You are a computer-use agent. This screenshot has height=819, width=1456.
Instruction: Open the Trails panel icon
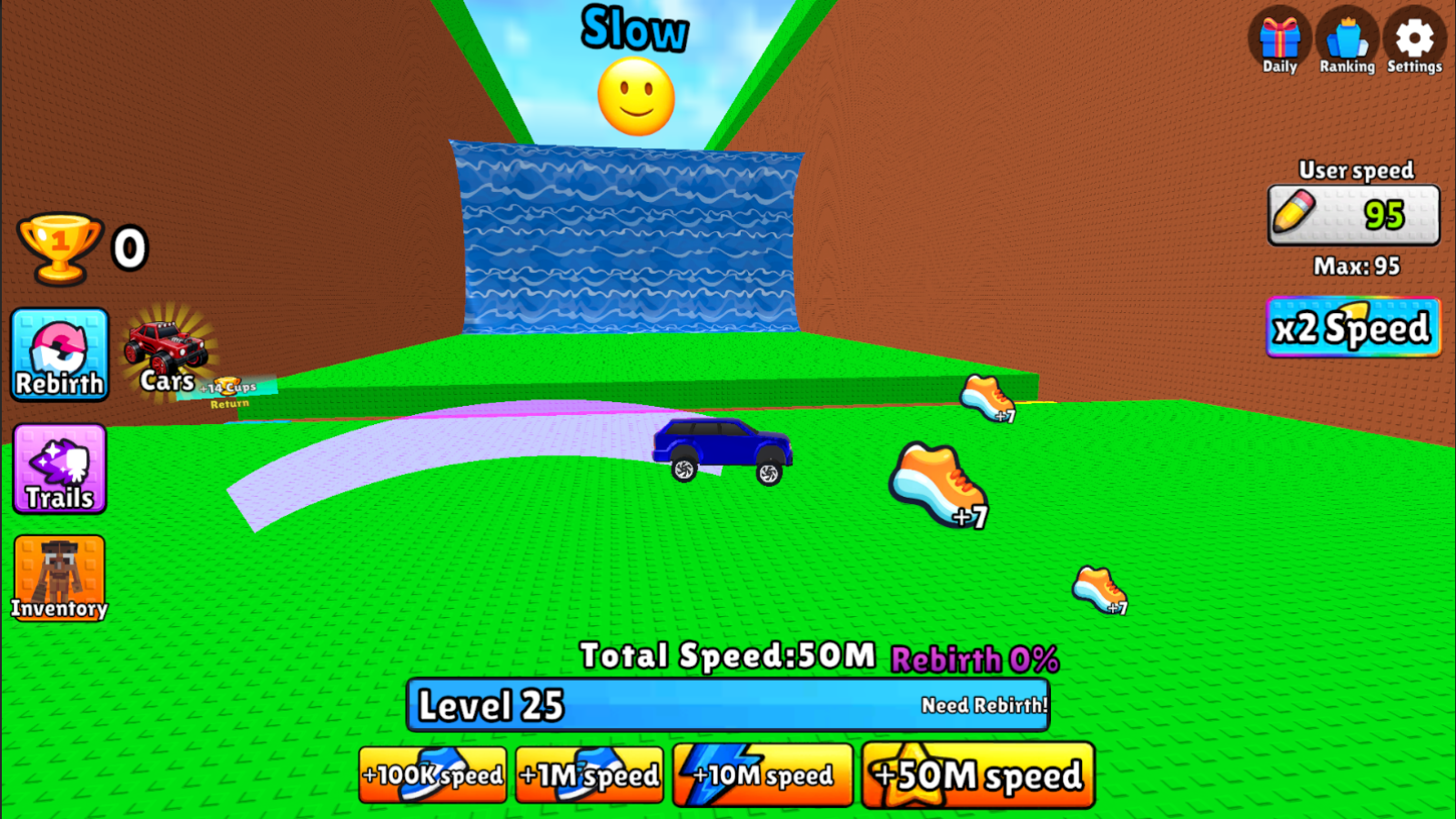[x=58, y=470]
